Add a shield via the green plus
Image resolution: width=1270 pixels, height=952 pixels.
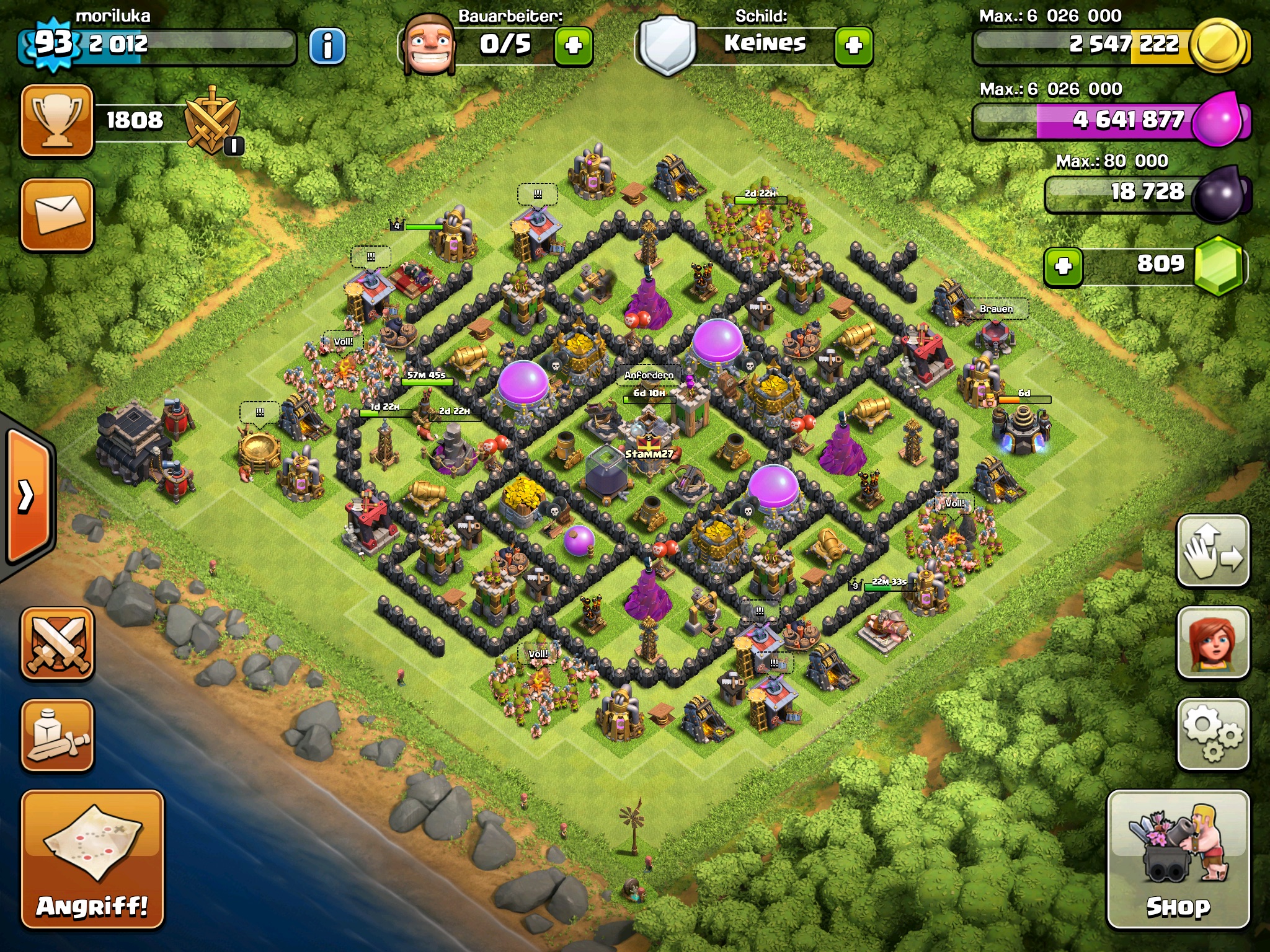[x=853, y=45]
